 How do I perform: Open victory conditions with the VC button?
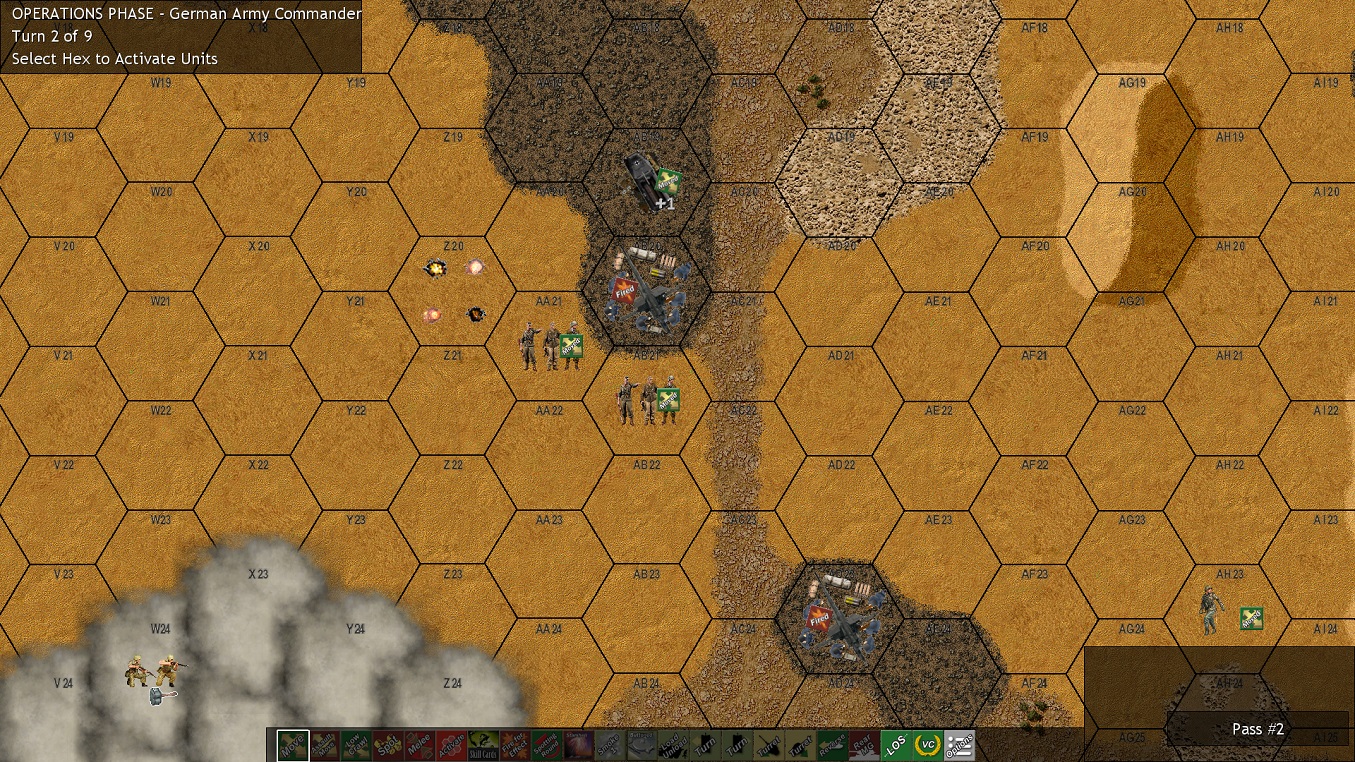(929, 744)
